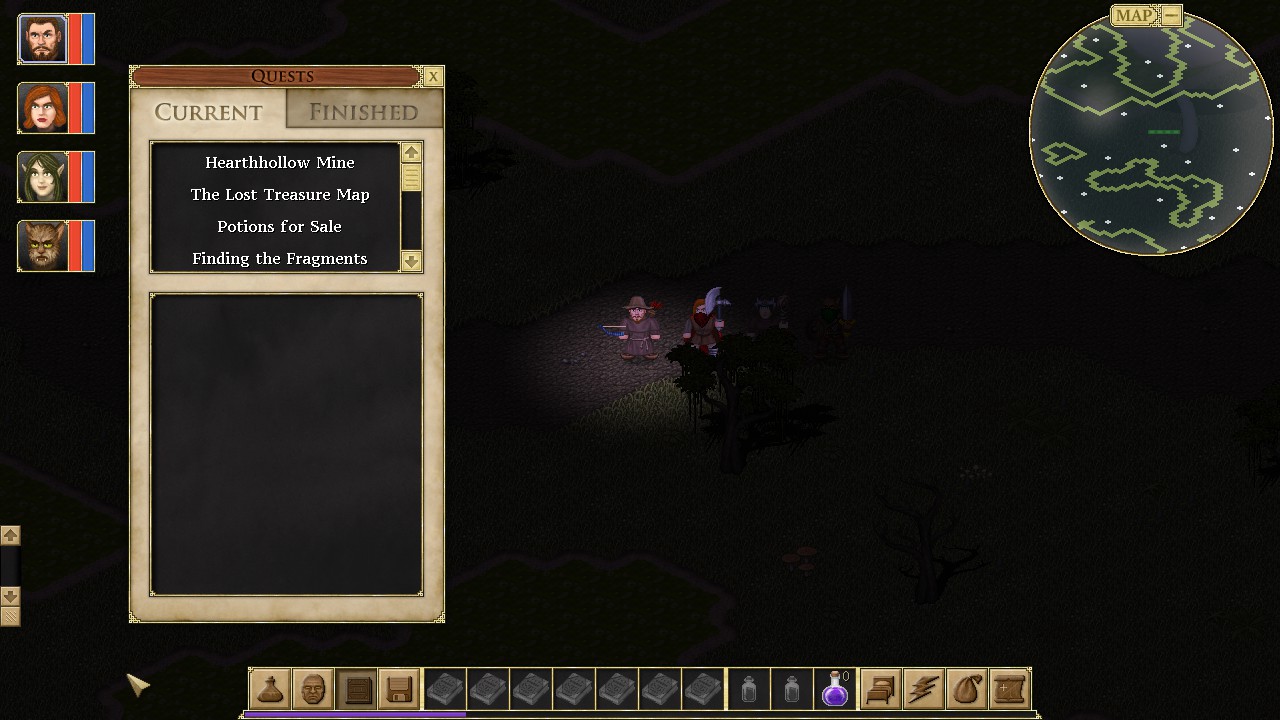Close the Quests window

[432, 76]
